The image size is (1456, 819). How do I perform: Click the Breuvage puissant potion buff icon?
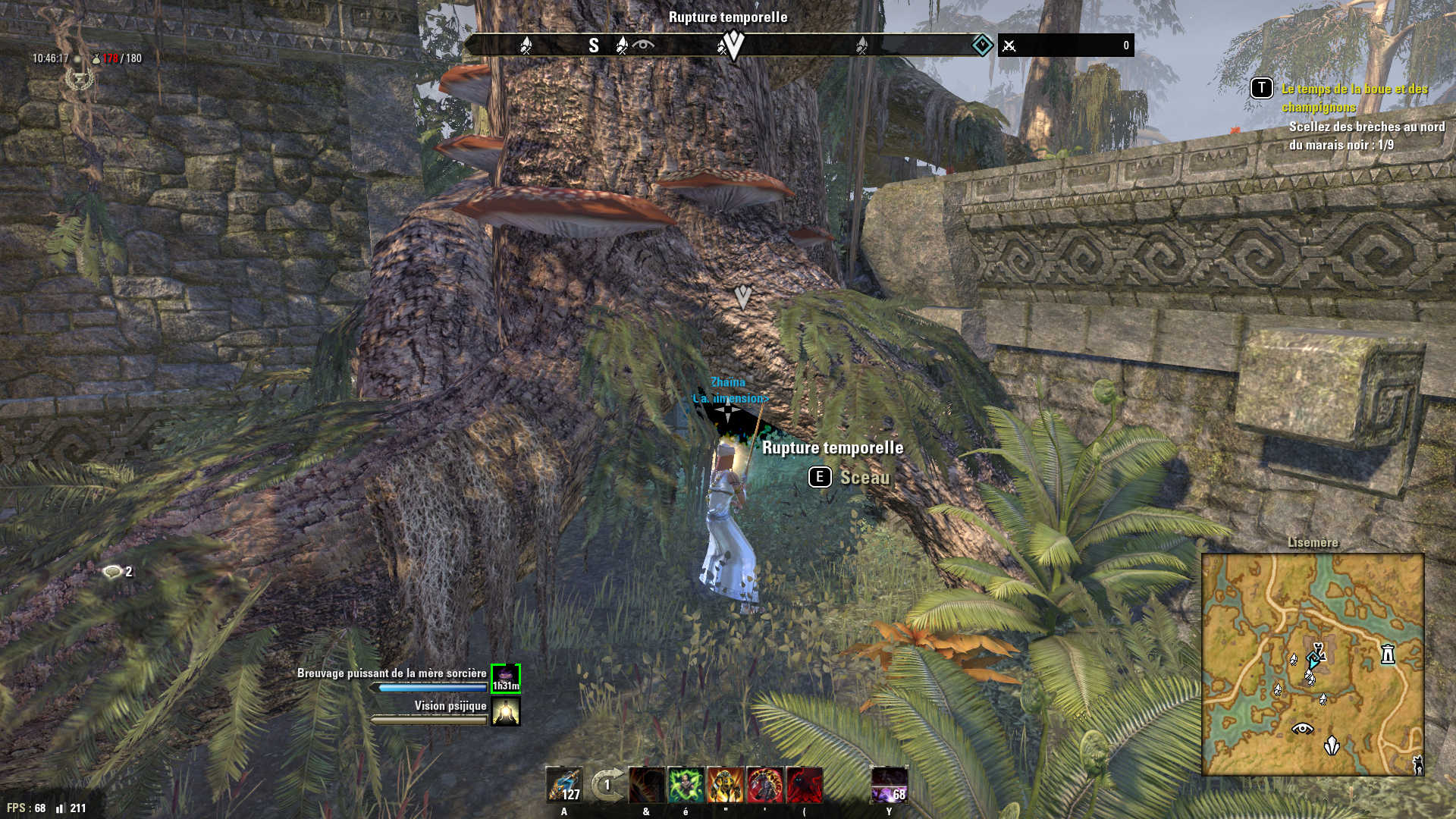(506, 678)
